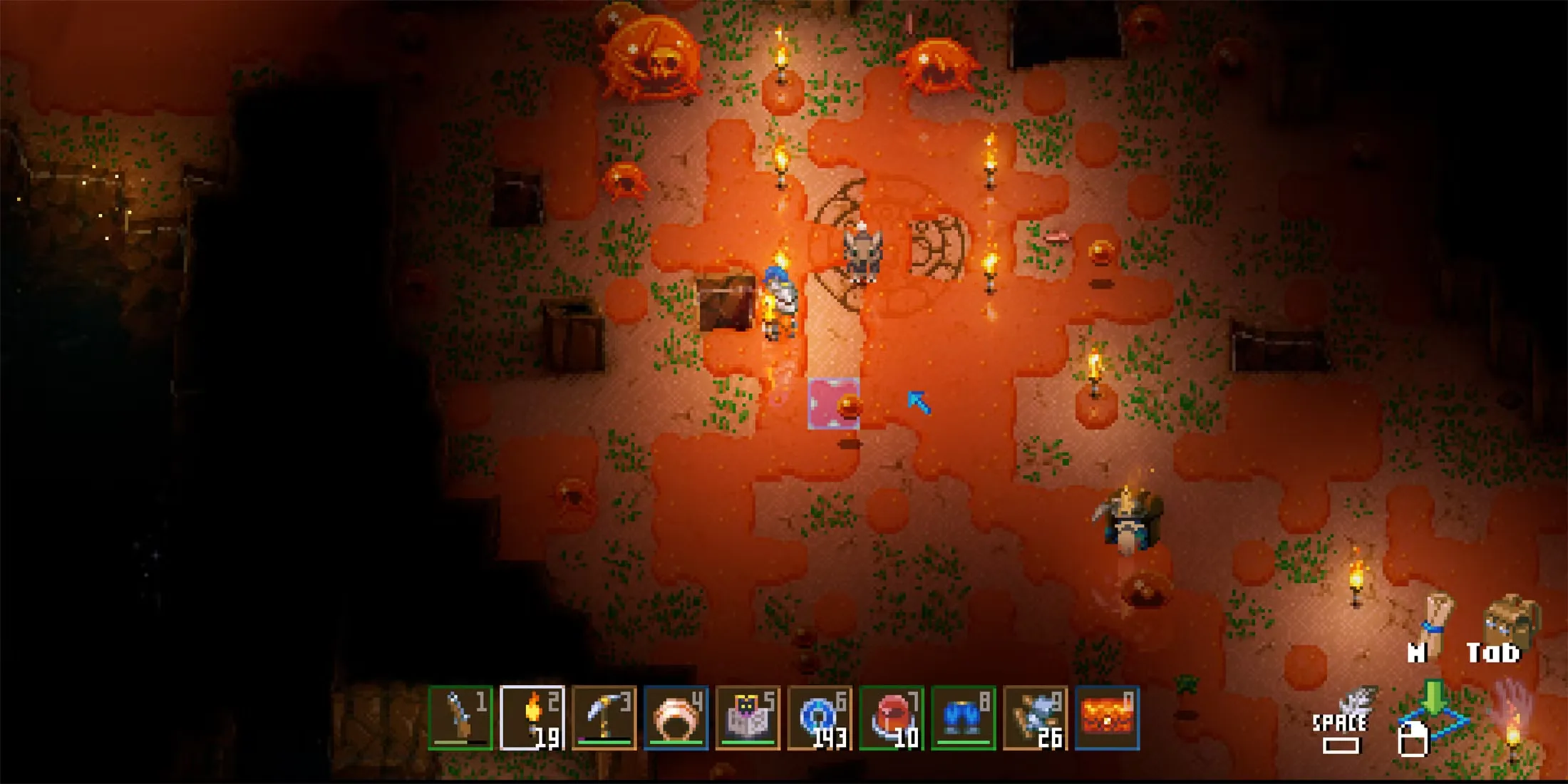This screenshot has width=1568, height=784.
Task: Select the torch stack in slot 2
Action: (x=532, y=718)
